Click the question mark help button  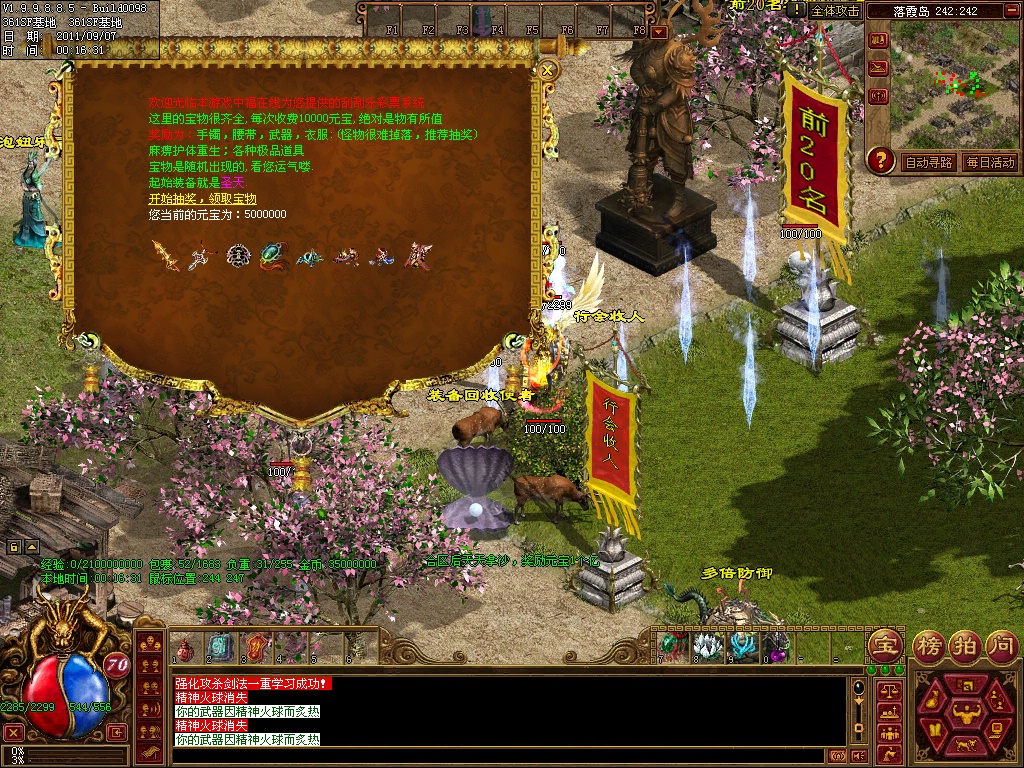pos(880,160)
